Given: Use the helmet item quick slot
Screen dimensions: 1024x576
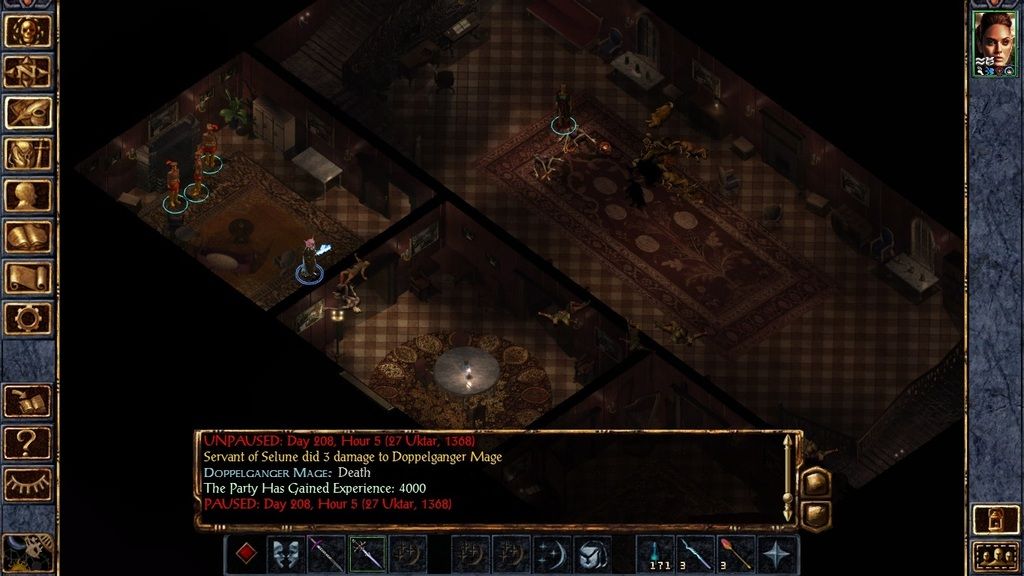Looking at the screenshot, I should coord(592,554).
